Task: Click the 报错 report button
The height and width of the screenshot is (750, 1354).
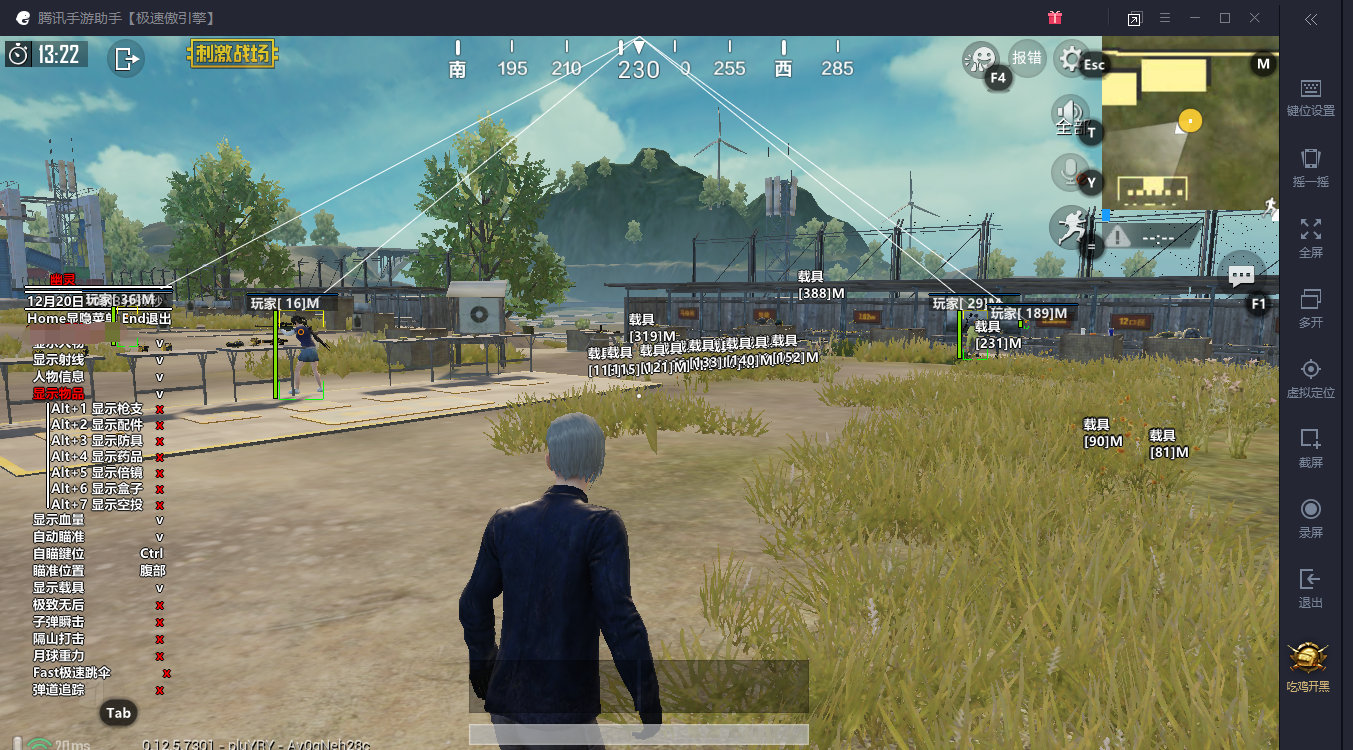Action: 1027,58
